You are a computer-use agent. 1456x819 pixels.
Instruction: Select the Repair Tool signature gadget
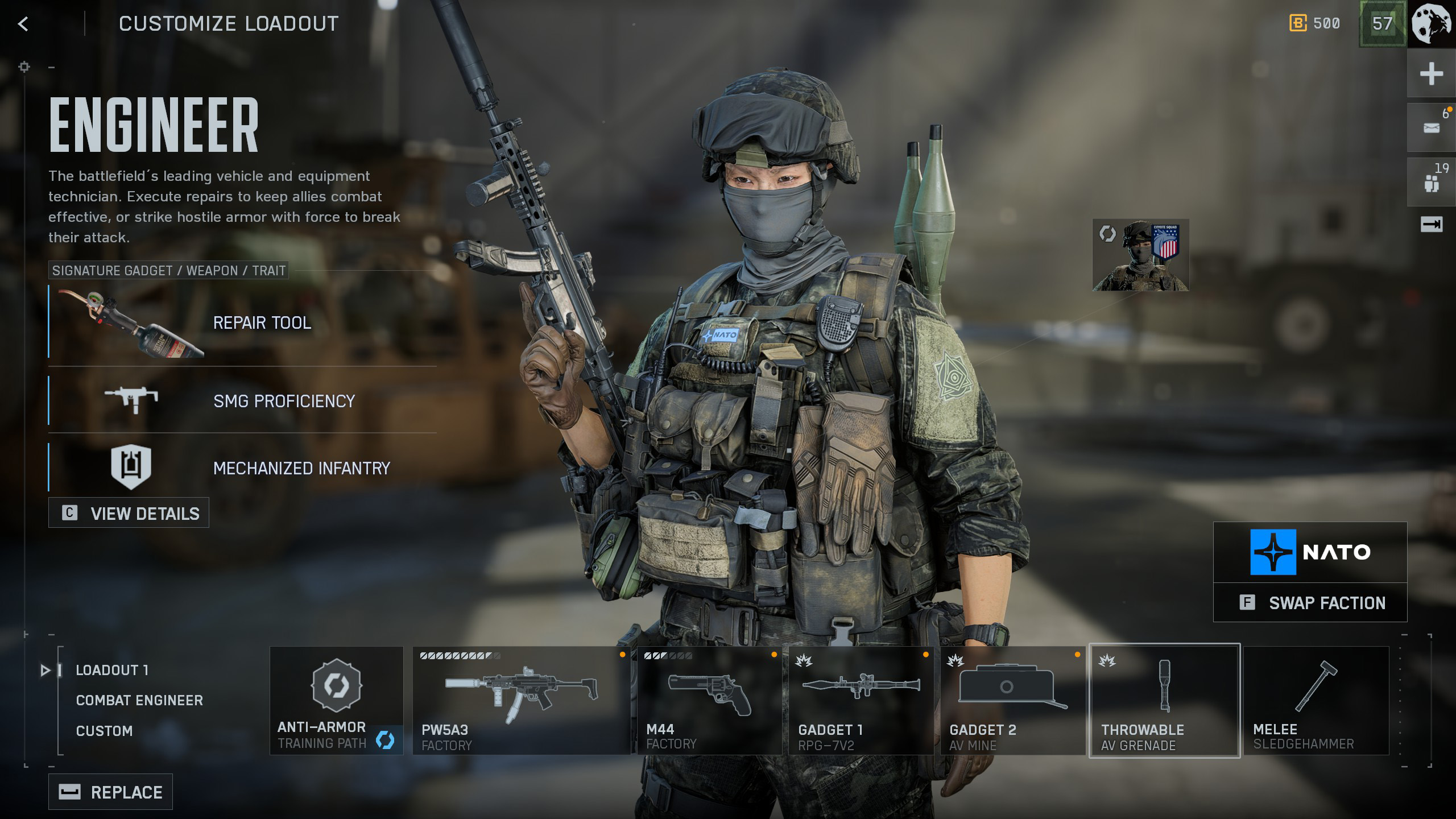[242, 322]
